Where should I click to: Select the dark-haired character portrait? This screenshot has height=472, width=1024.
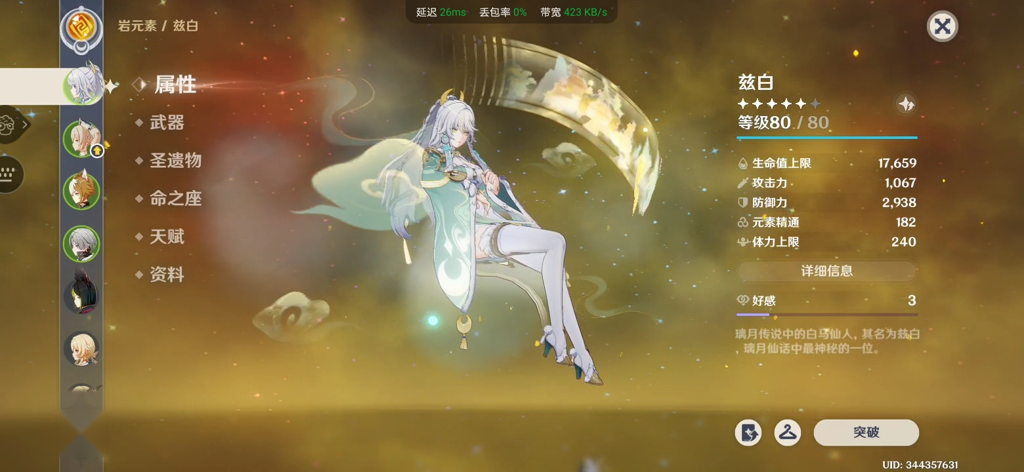(x=81, y=296)
